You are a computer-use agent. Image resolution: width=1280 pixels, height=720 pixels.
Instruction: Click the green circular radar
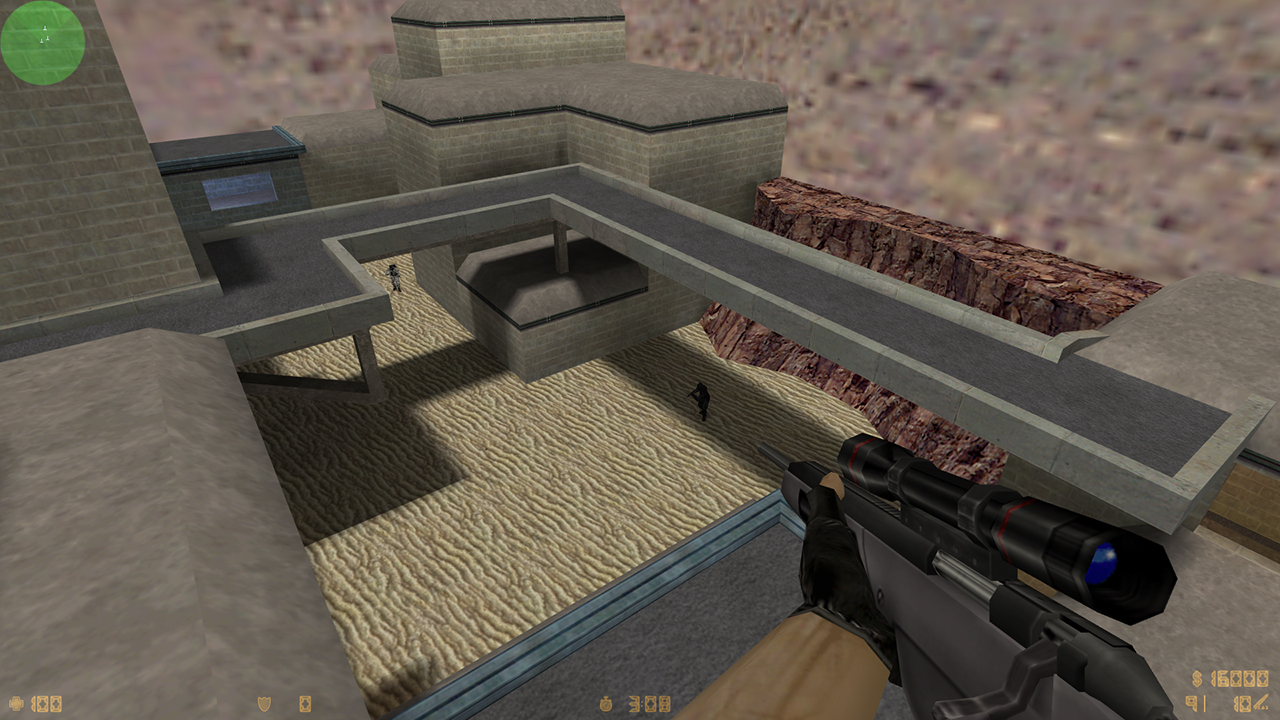pos(43,43)
